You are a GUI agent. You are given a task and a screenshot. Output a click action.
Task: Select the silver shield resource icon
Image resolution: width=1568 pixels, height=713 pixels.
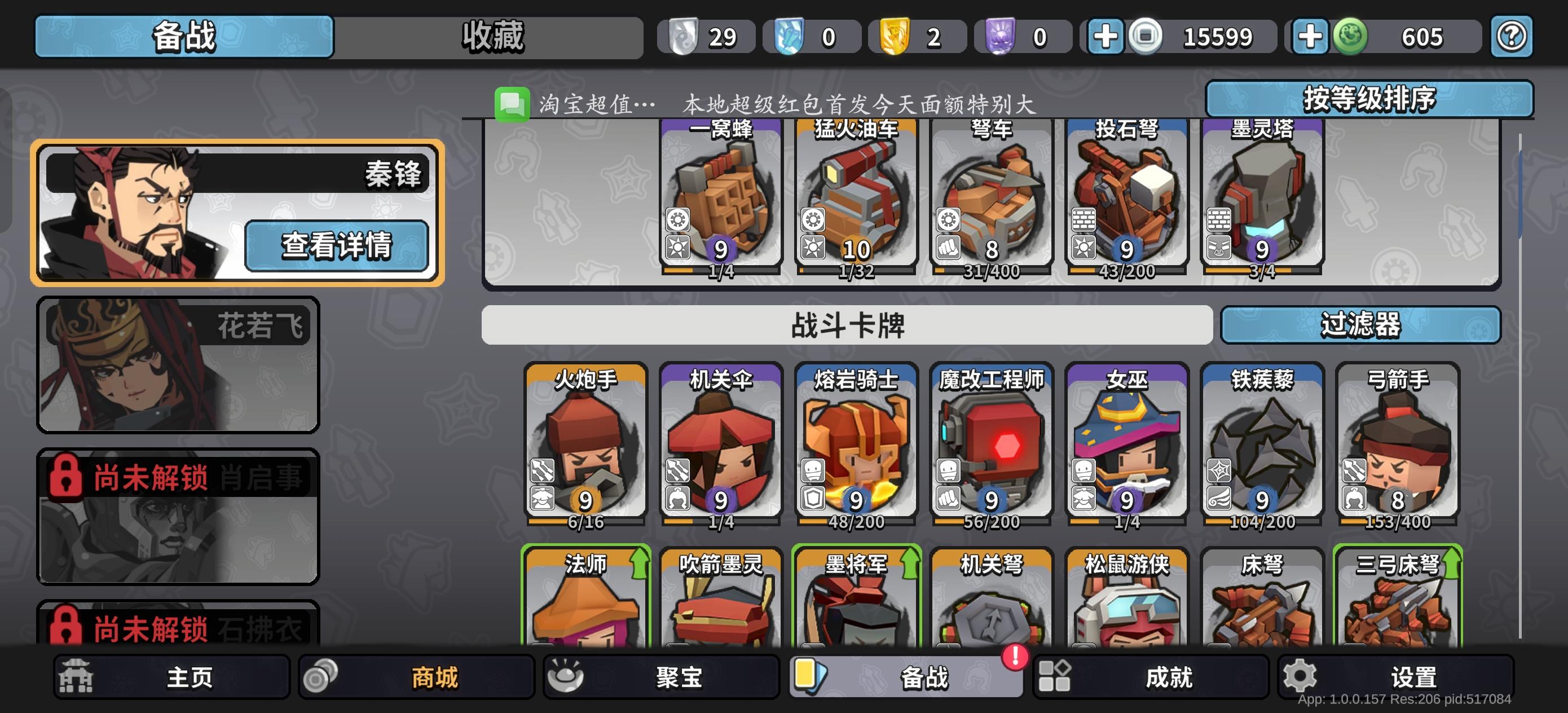click(x=684, y=36)
